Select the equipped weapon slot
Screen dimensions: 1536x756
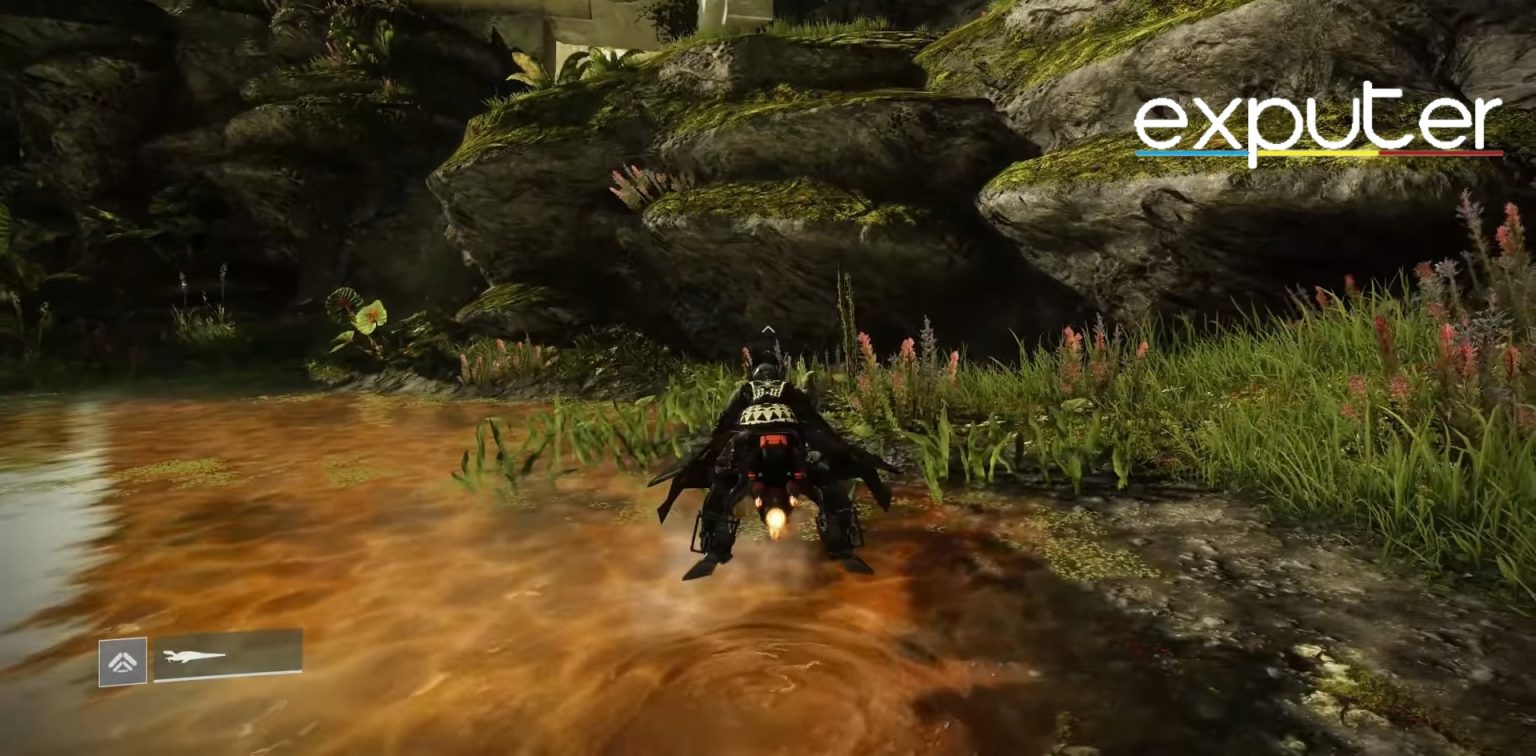click(x=227, y=655)
